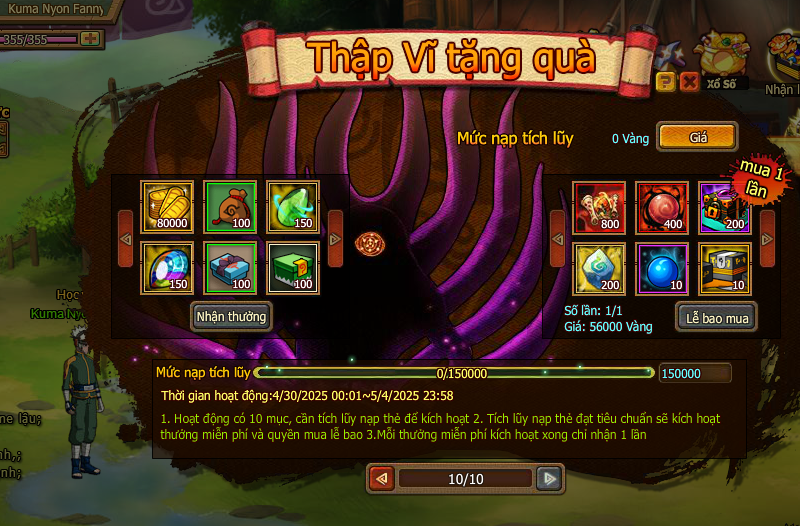Image resolution: width=800 pixels, height=526 pixels.
Task: Click the orange Giá button
Action: click(698, 137)
